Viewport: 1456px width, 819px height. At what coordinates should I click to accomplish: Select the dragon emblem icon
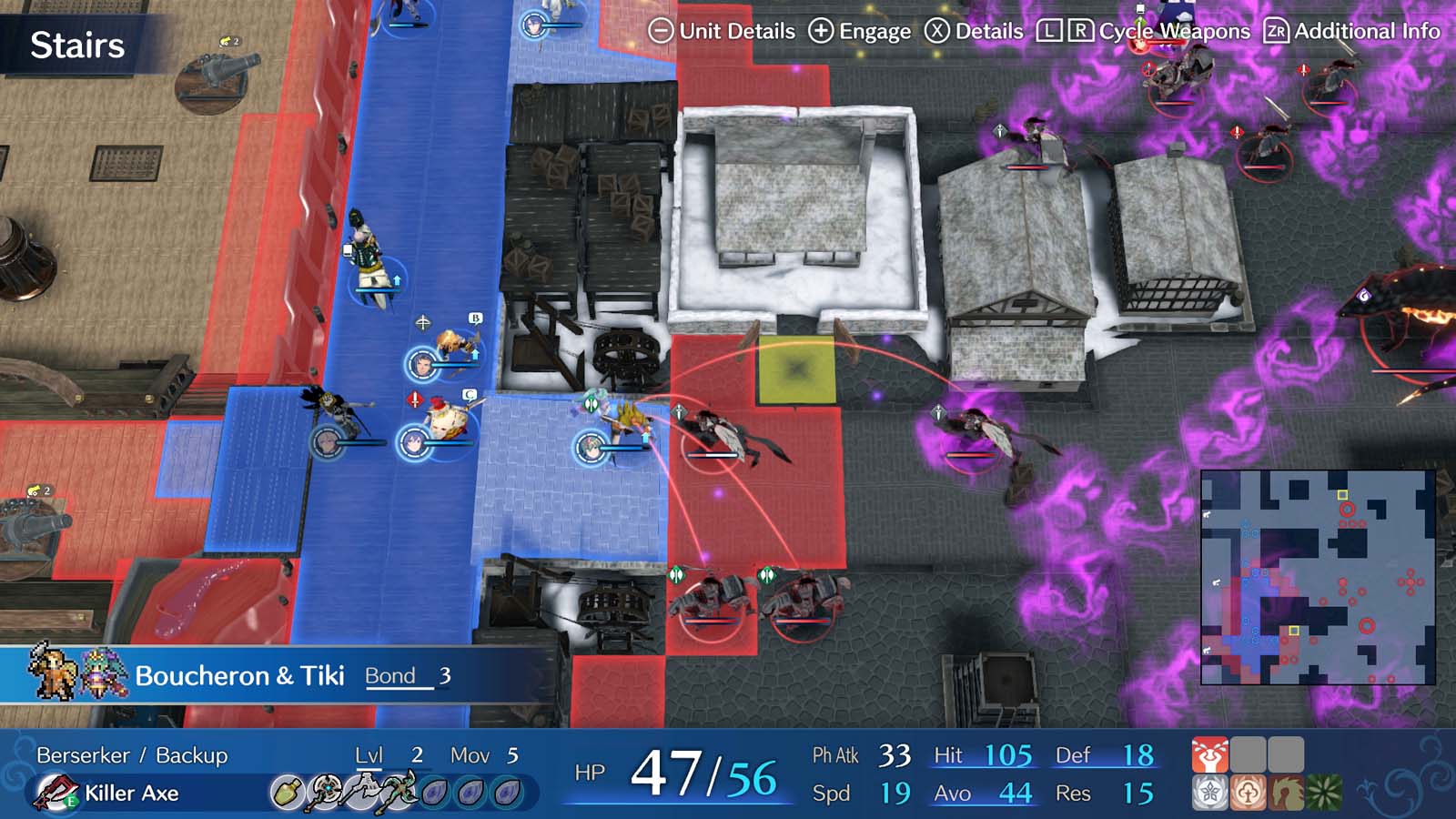coord(1285,791)
